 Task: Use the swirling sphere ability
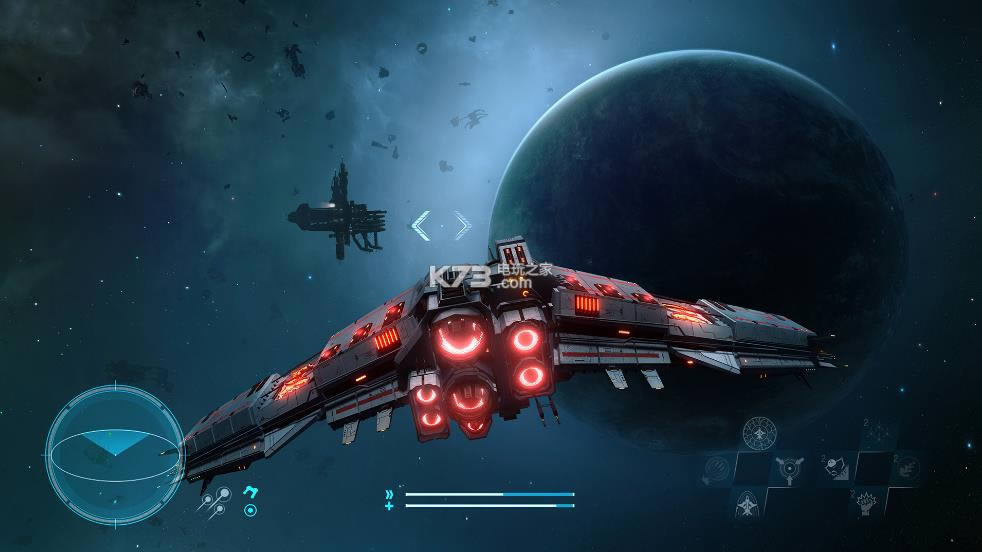click(717, 468)
